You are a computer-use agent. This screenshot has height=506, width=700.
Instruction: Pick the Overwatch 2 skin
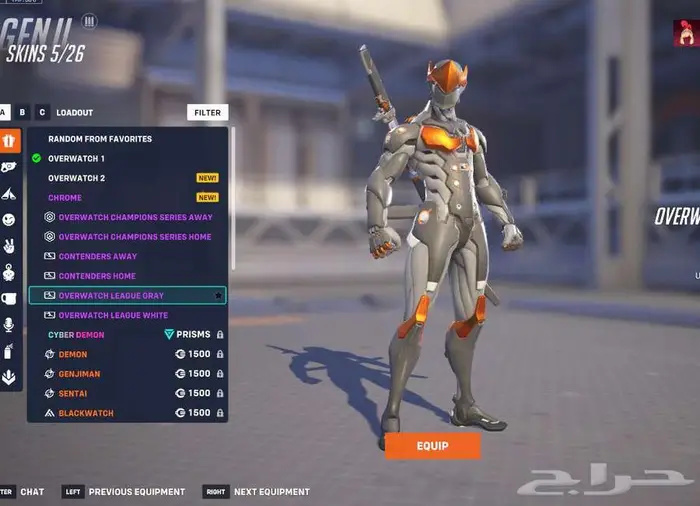(x=76, y=178)
